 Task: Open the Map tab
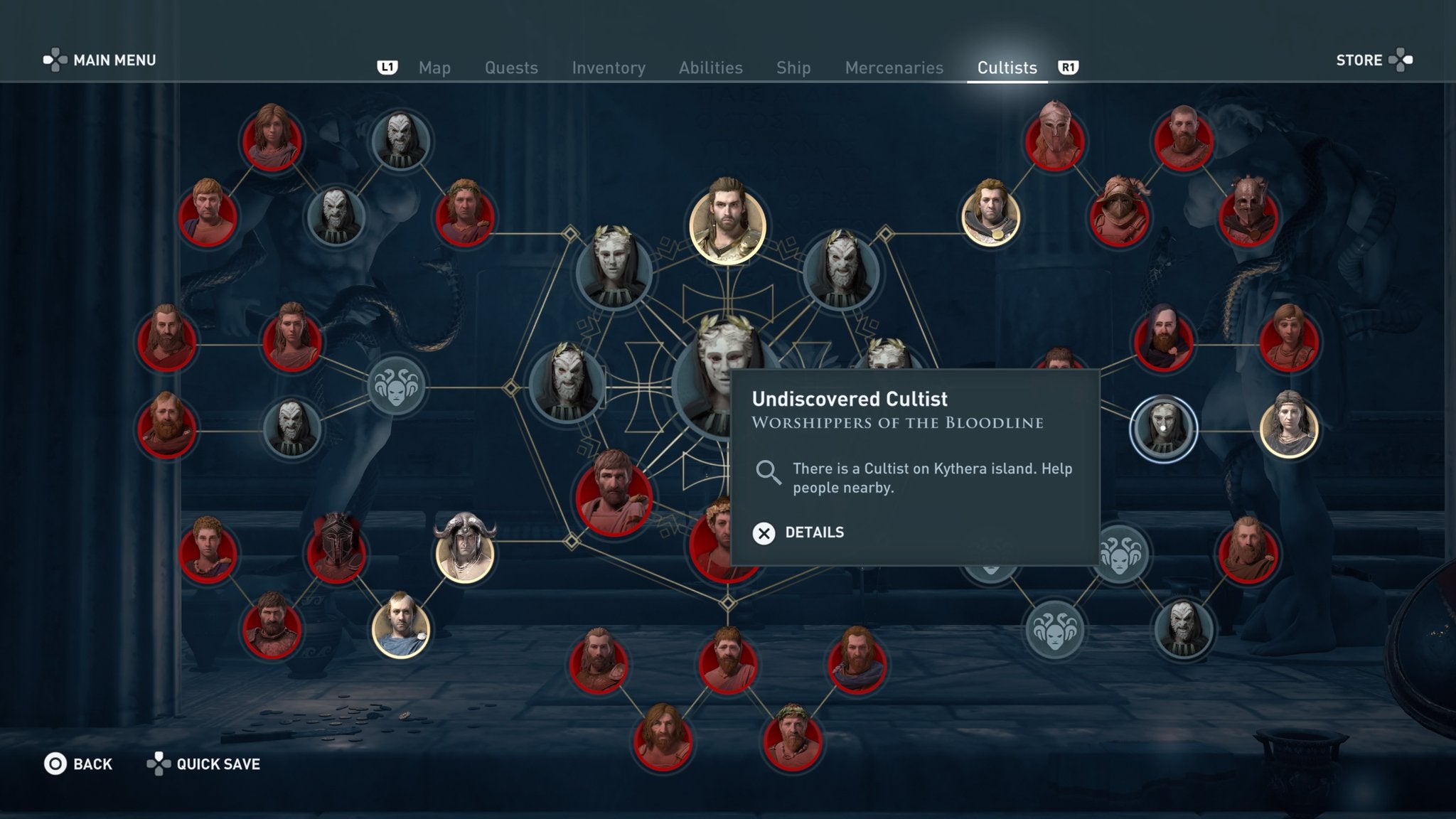point(434,68)
